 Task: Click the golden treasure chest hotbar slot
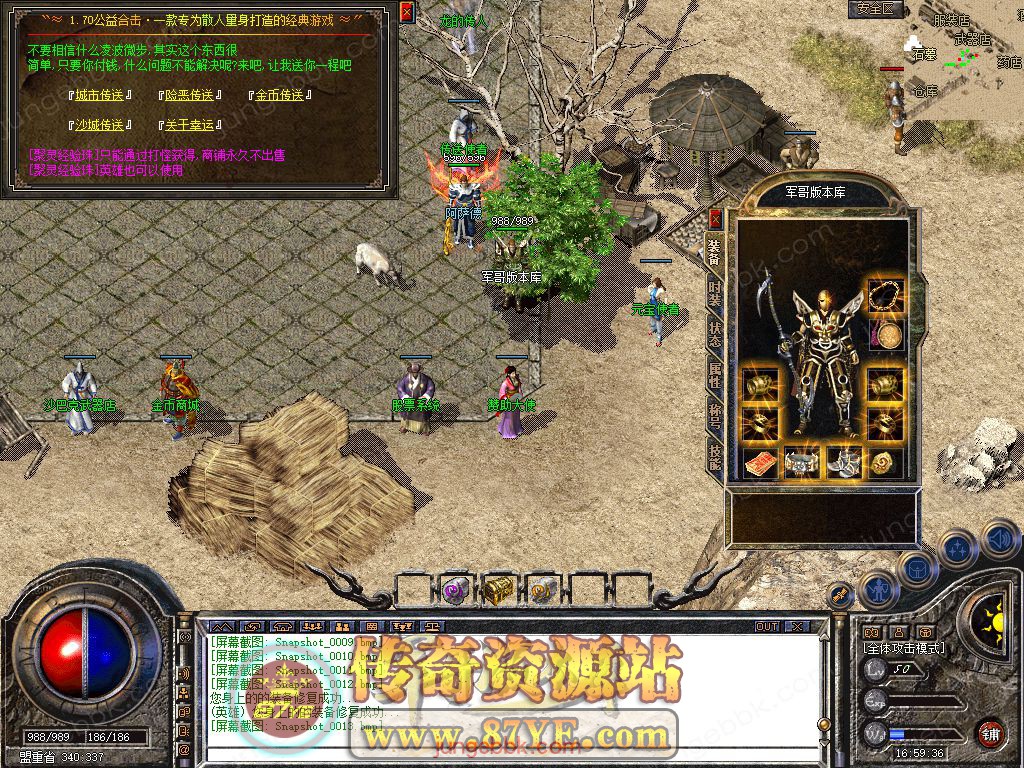(x=498, y=590)
